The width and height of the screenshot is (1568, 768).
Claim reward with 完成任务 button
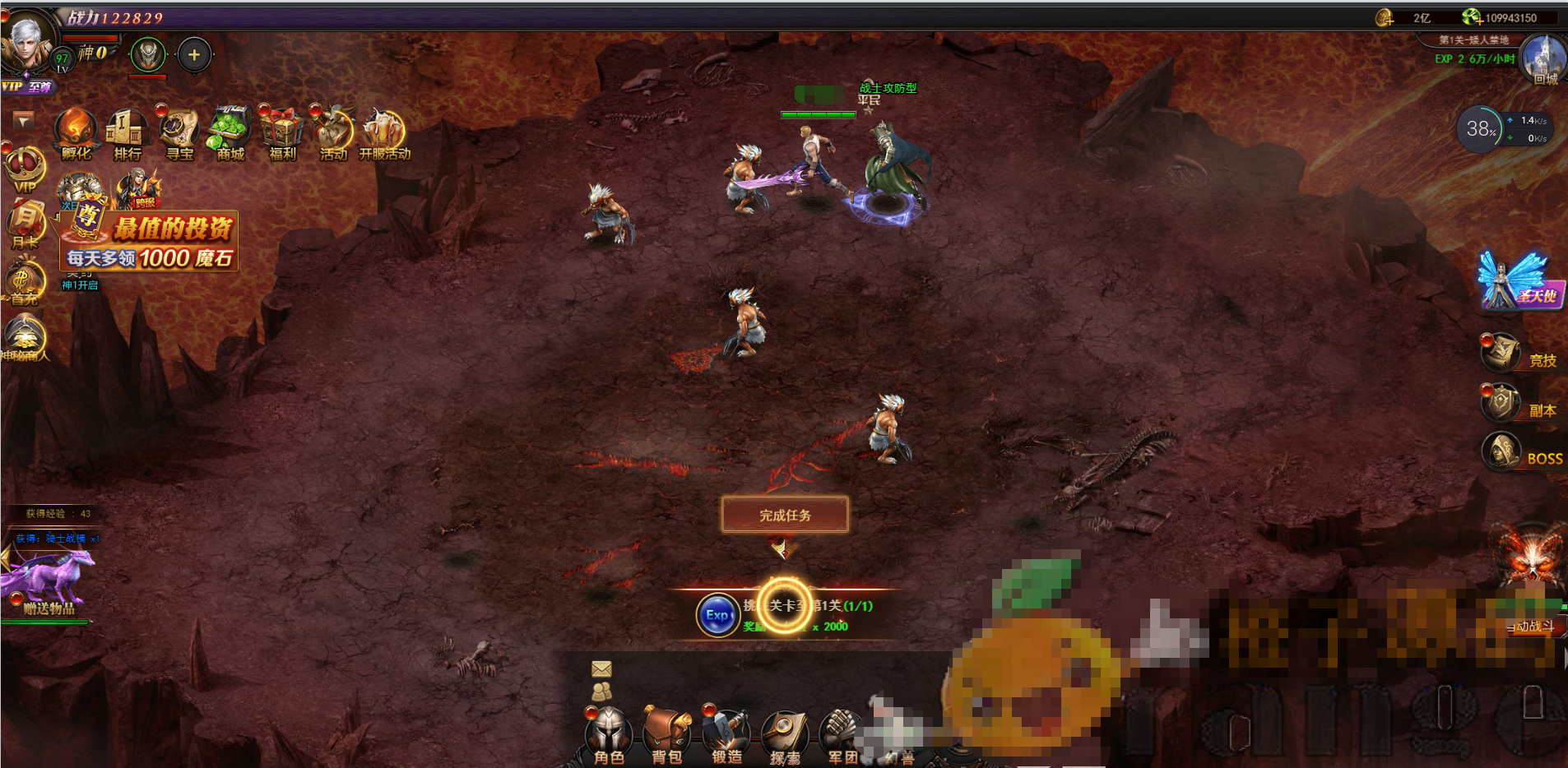coord(785,515)
